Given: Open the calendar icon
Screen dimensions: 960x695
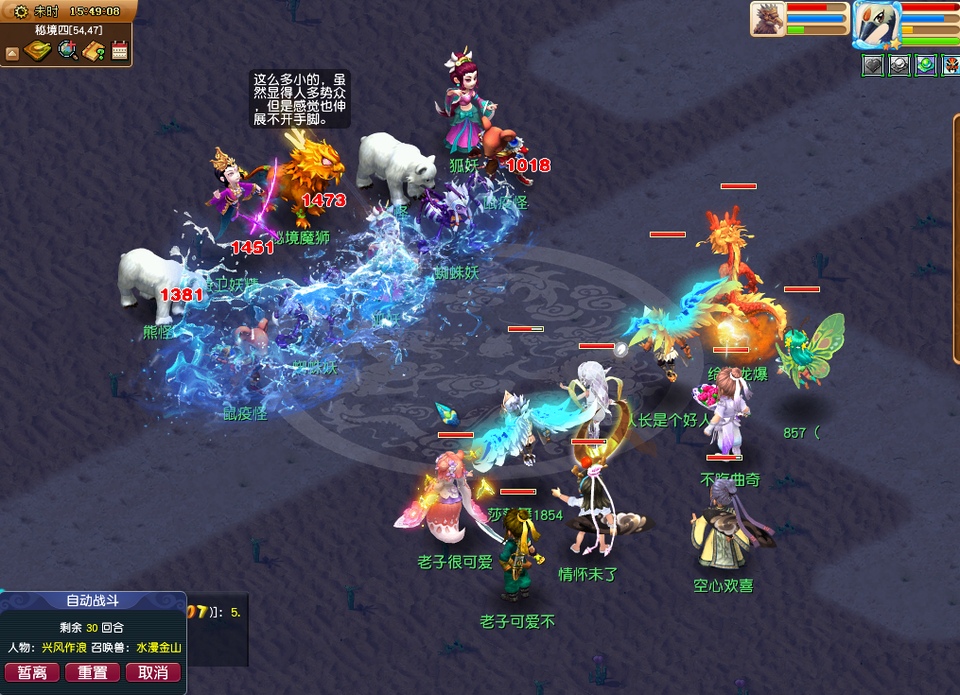Looking at the screenshot, I should (120, 51).
